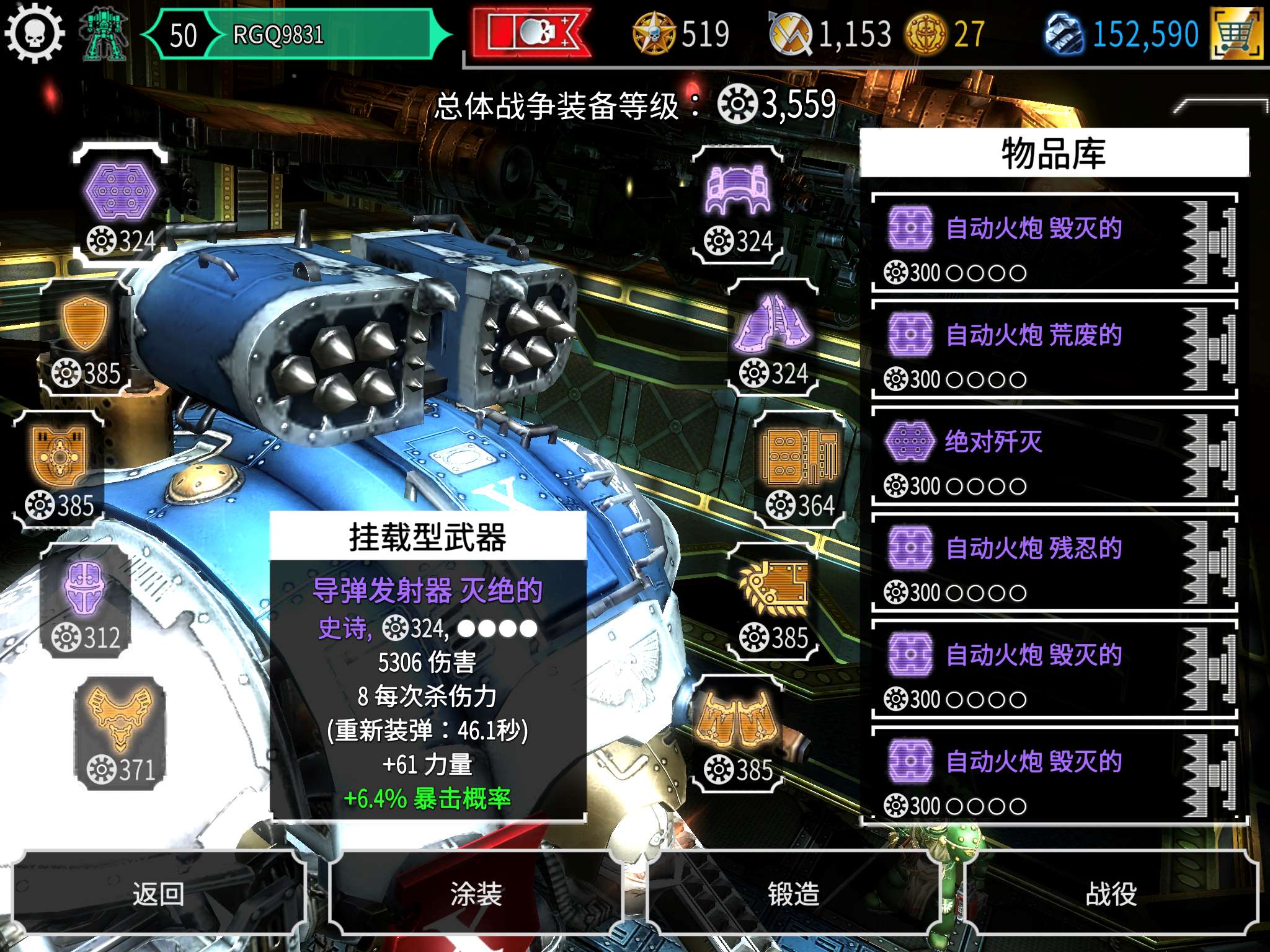Select the purple helmet slot rated 312
This screenshot has height=952, width=1270.
point(86,602)
